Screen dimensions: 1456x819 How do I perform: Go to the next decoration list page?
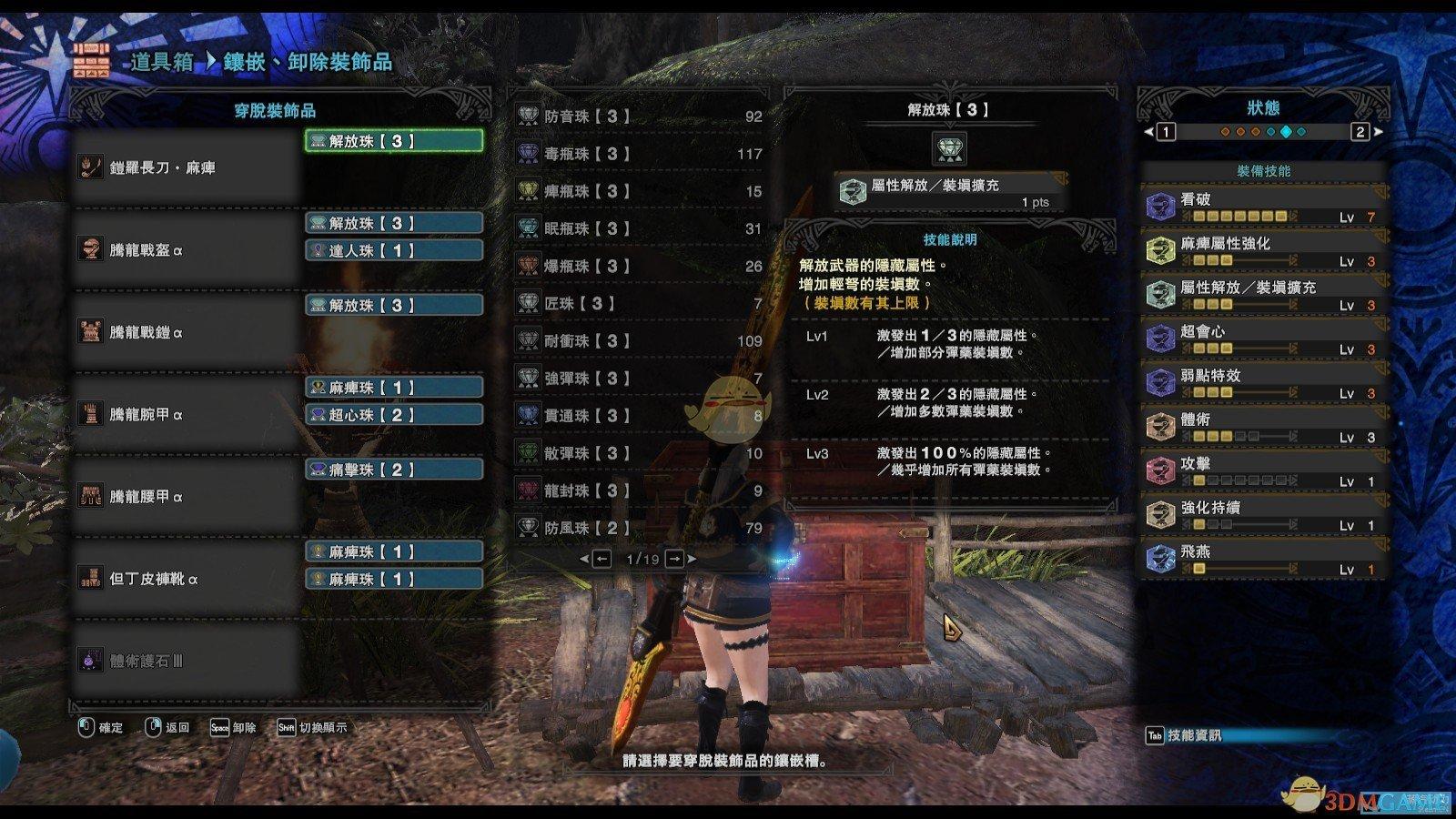tap(675, 559)
